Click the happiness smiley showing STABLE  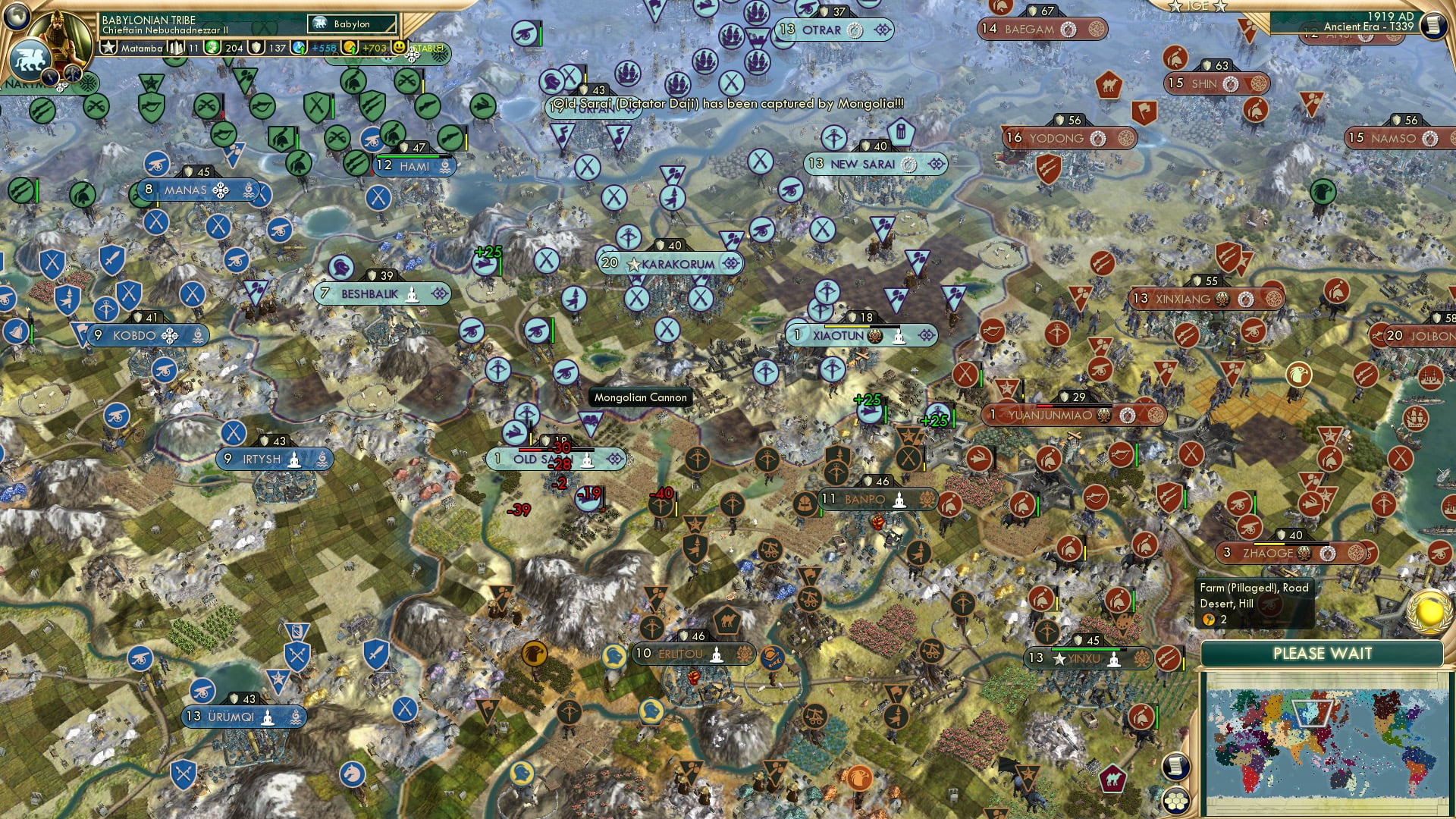400,48
